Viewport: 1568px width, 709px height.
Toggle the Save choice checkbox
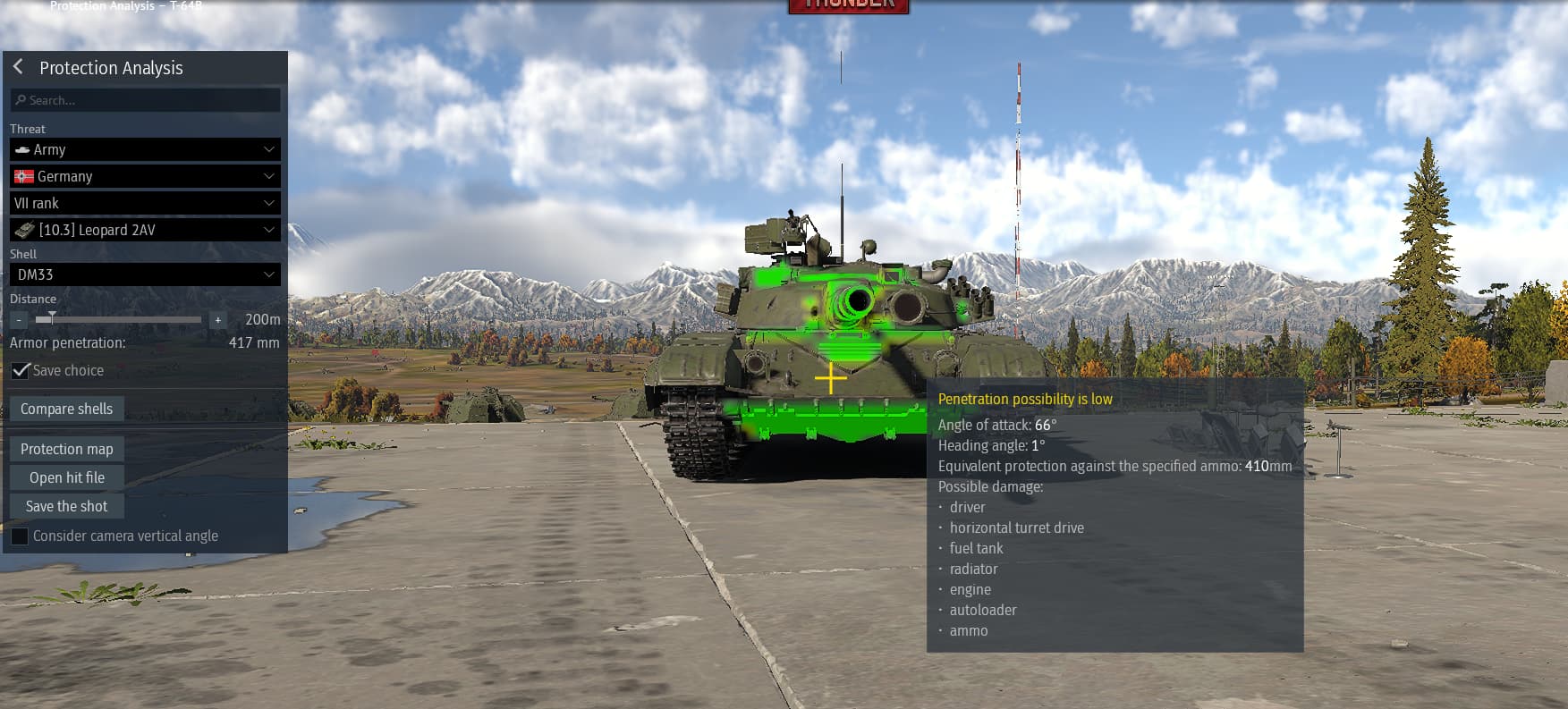[x=20, y=370]
